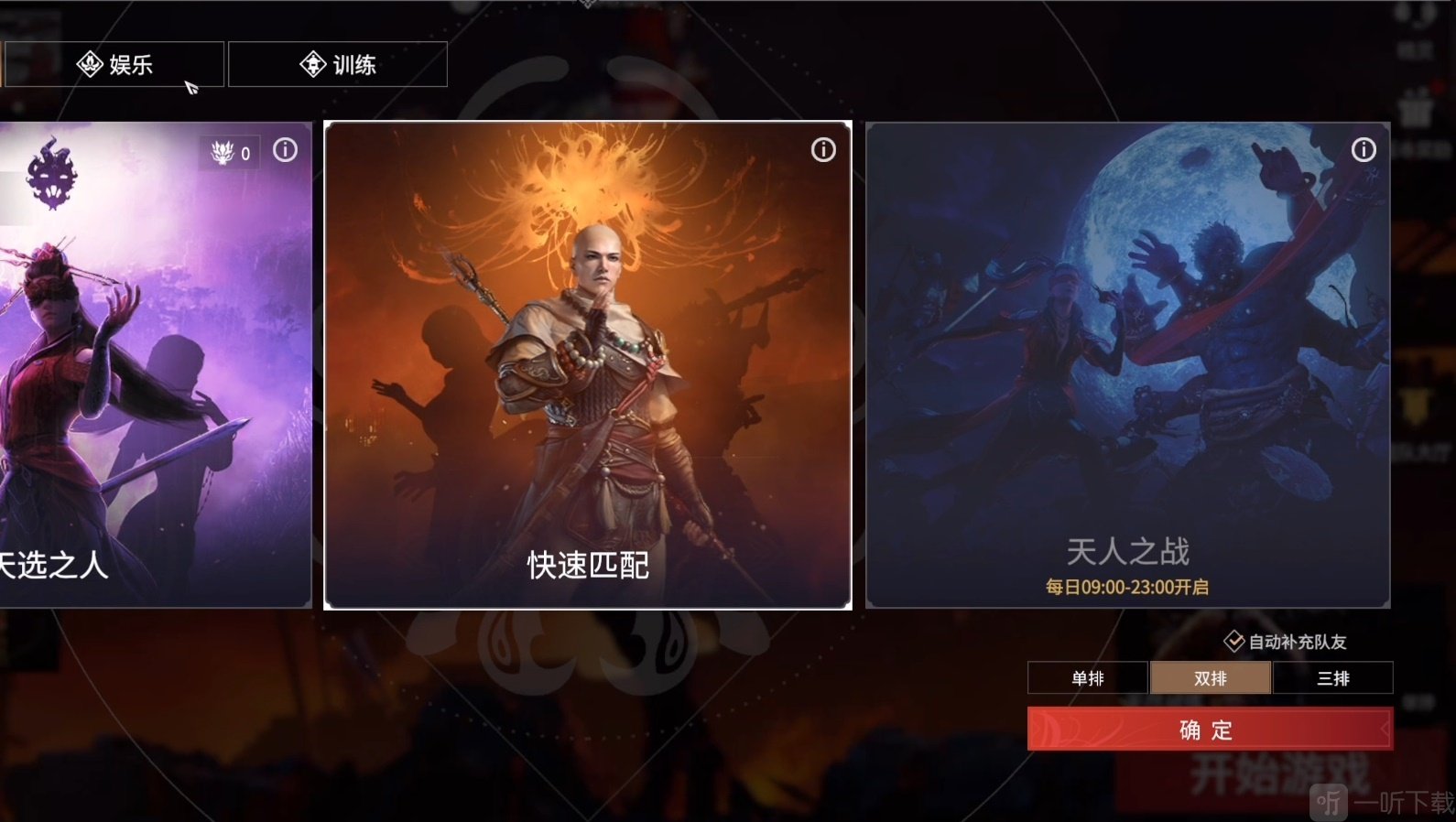
Task: Switch to the 训练 tab
Action: click(338, 63)
